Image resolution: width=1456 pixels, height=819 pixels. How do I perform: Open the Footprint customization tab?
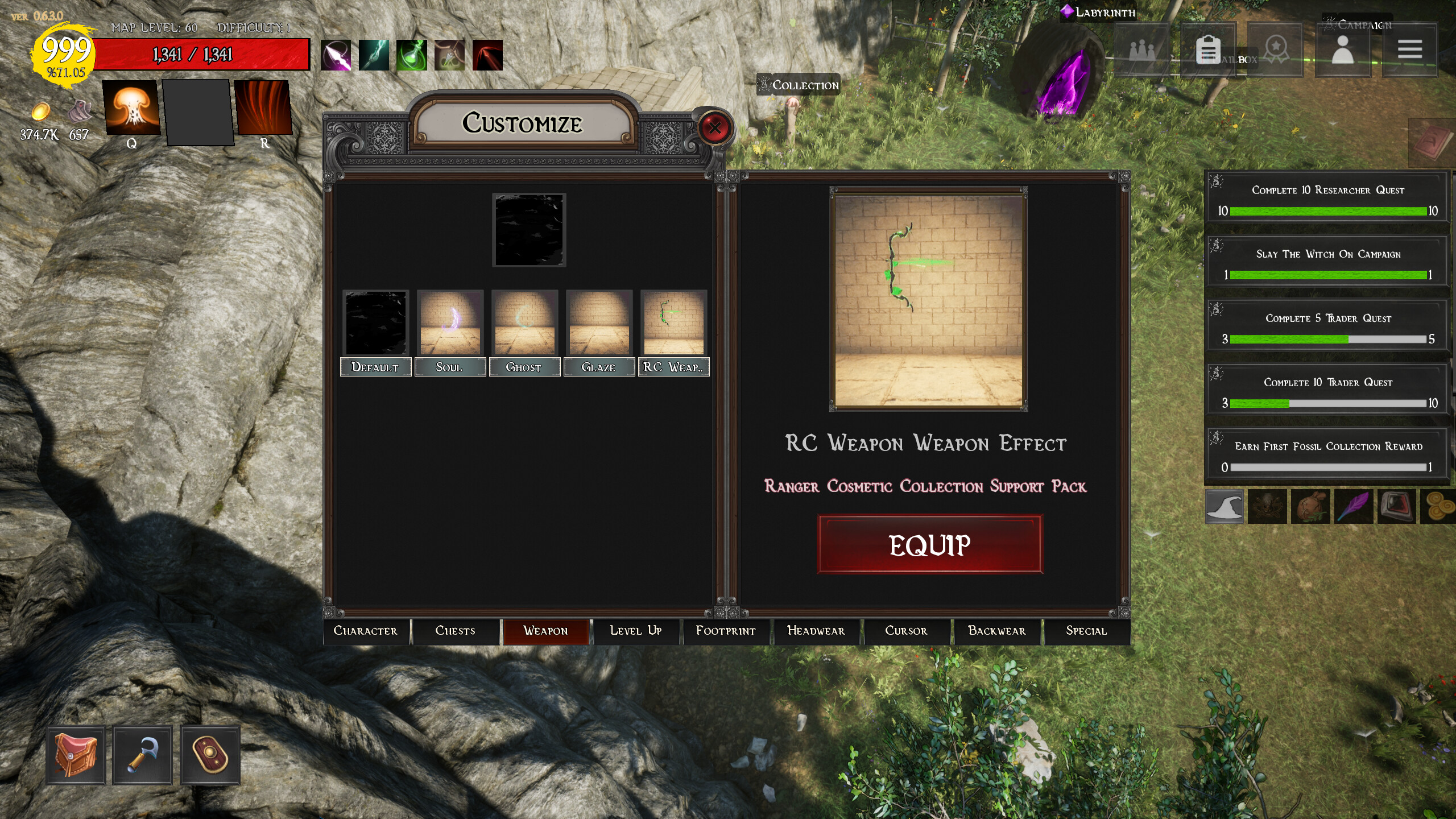(x=726, y=631)
